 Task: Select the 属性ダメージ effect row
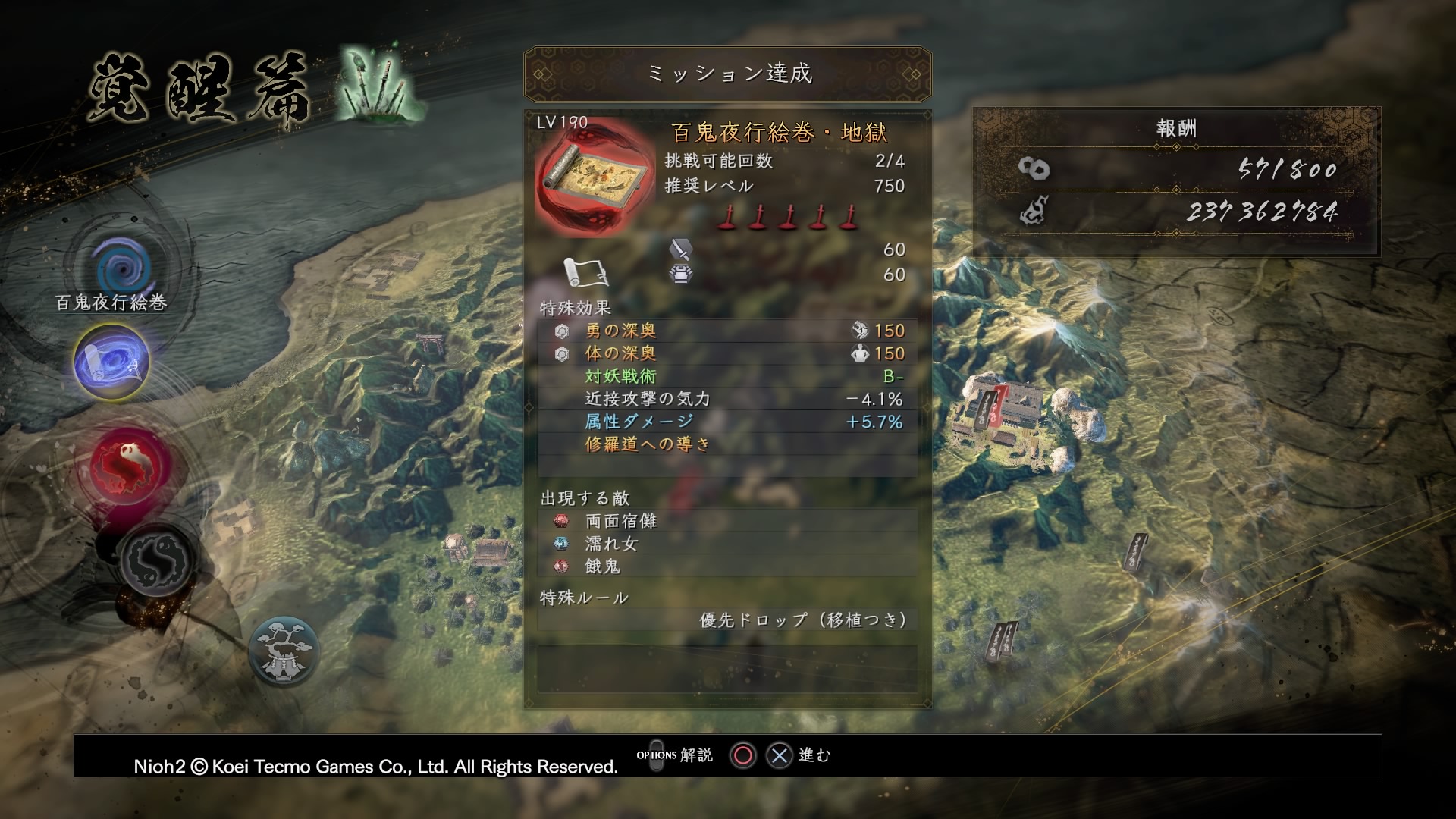726,422
